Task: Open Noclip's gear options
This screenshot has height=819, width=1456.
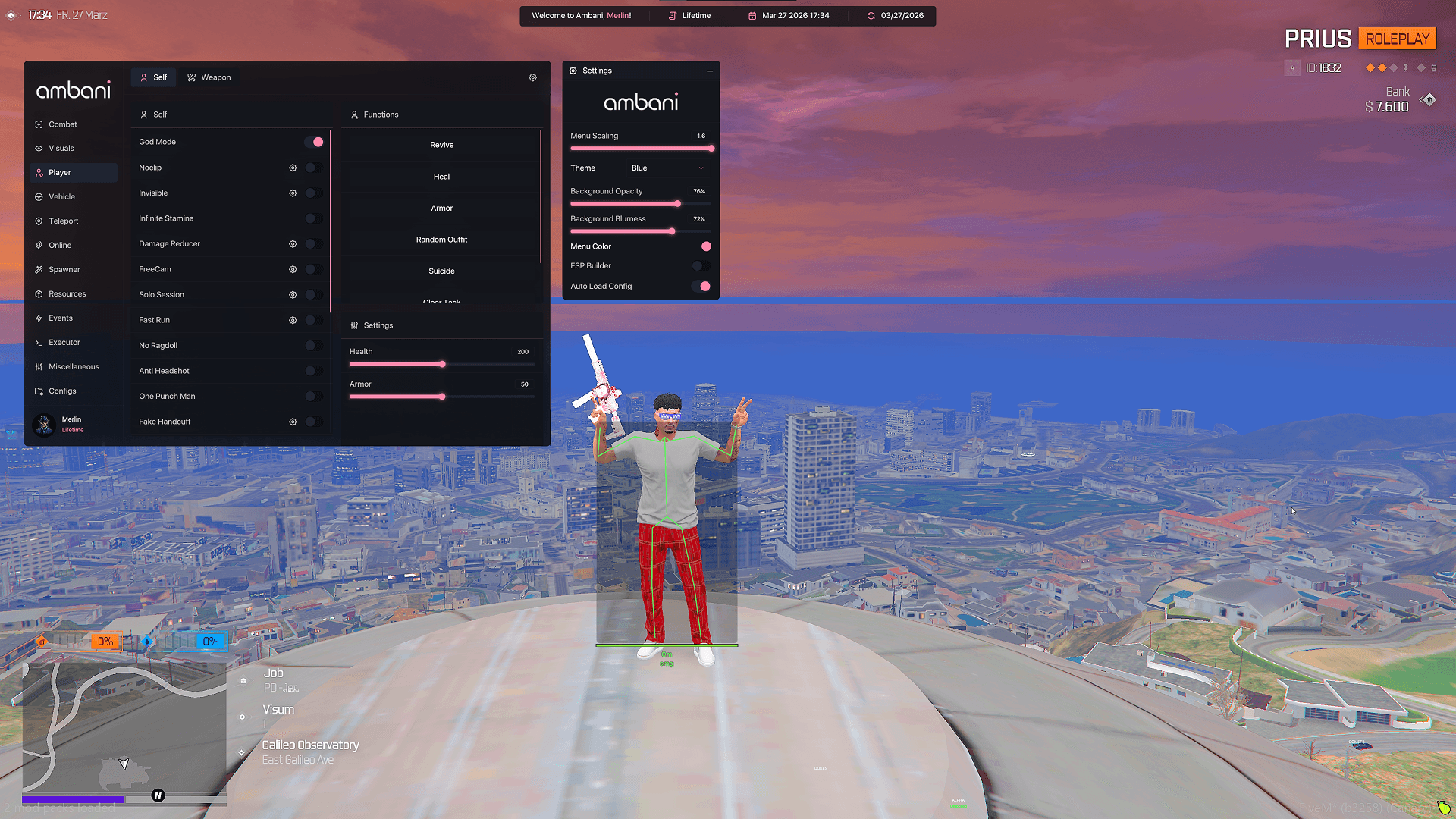Action: click(x=293, y=168)
